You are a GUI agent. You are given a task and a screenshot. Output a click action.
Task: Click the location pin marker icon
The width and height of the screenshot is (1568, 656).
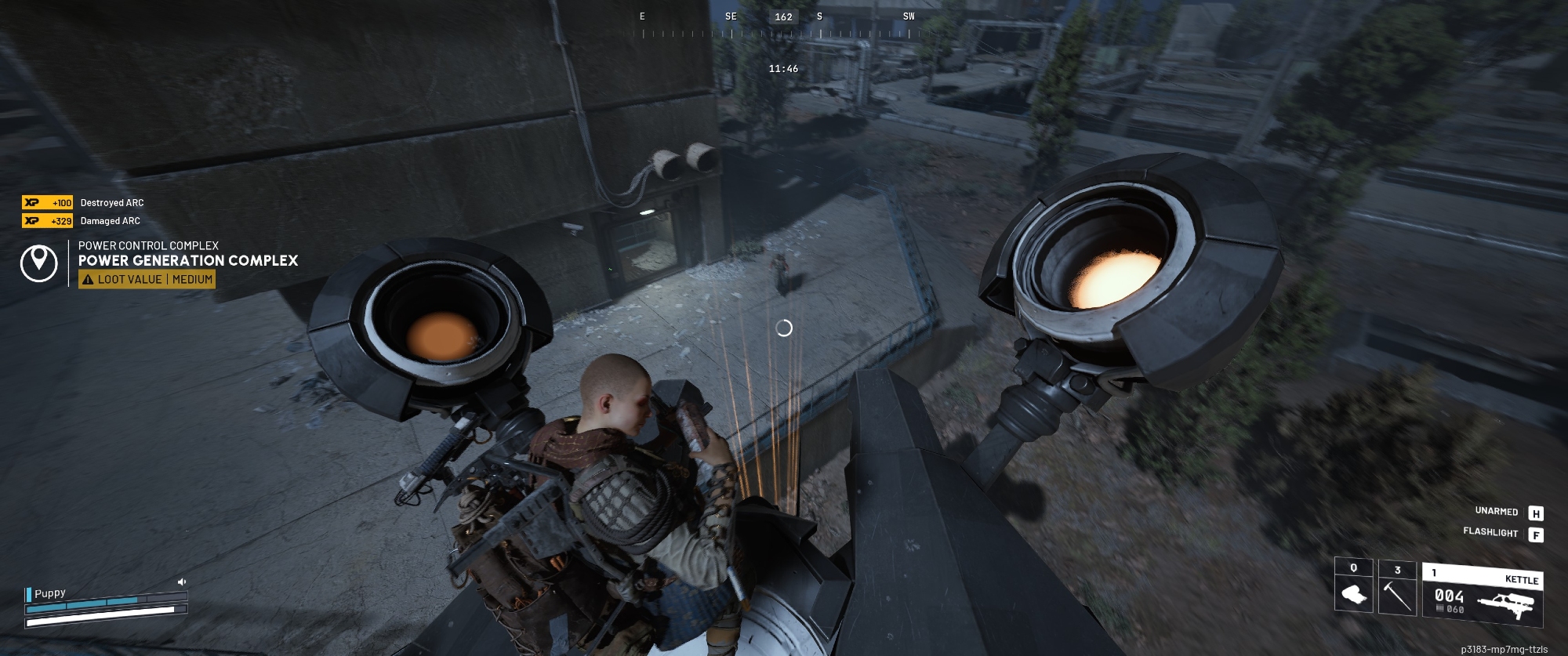(x=38, y=263)
